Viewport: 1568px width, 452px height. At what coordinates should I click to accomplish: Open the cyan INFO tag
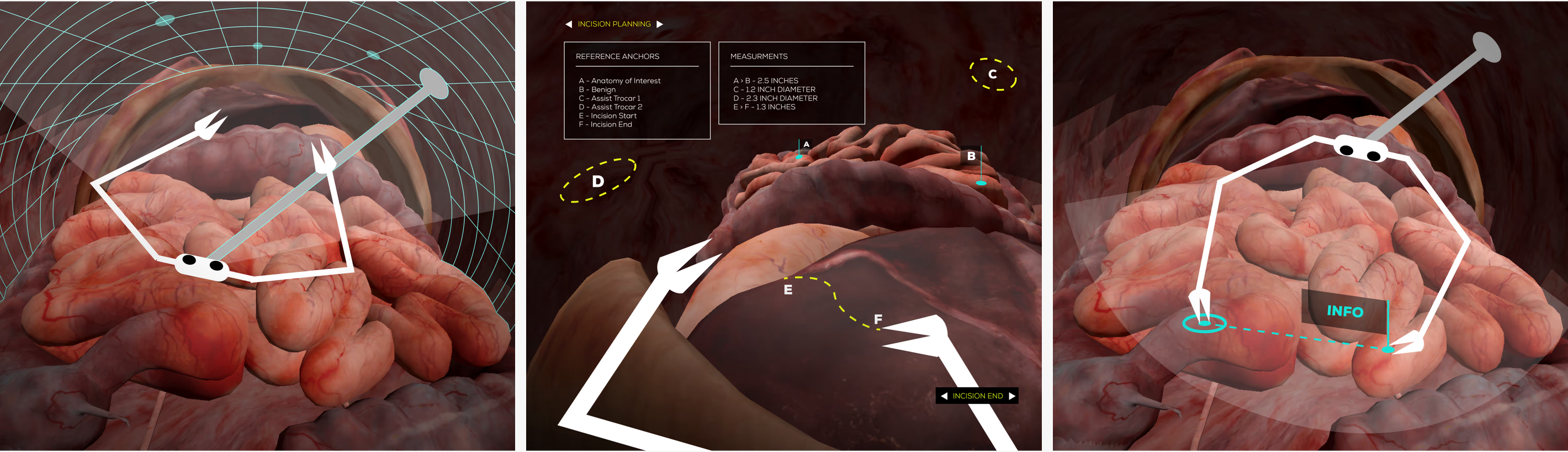[1344, 311]
